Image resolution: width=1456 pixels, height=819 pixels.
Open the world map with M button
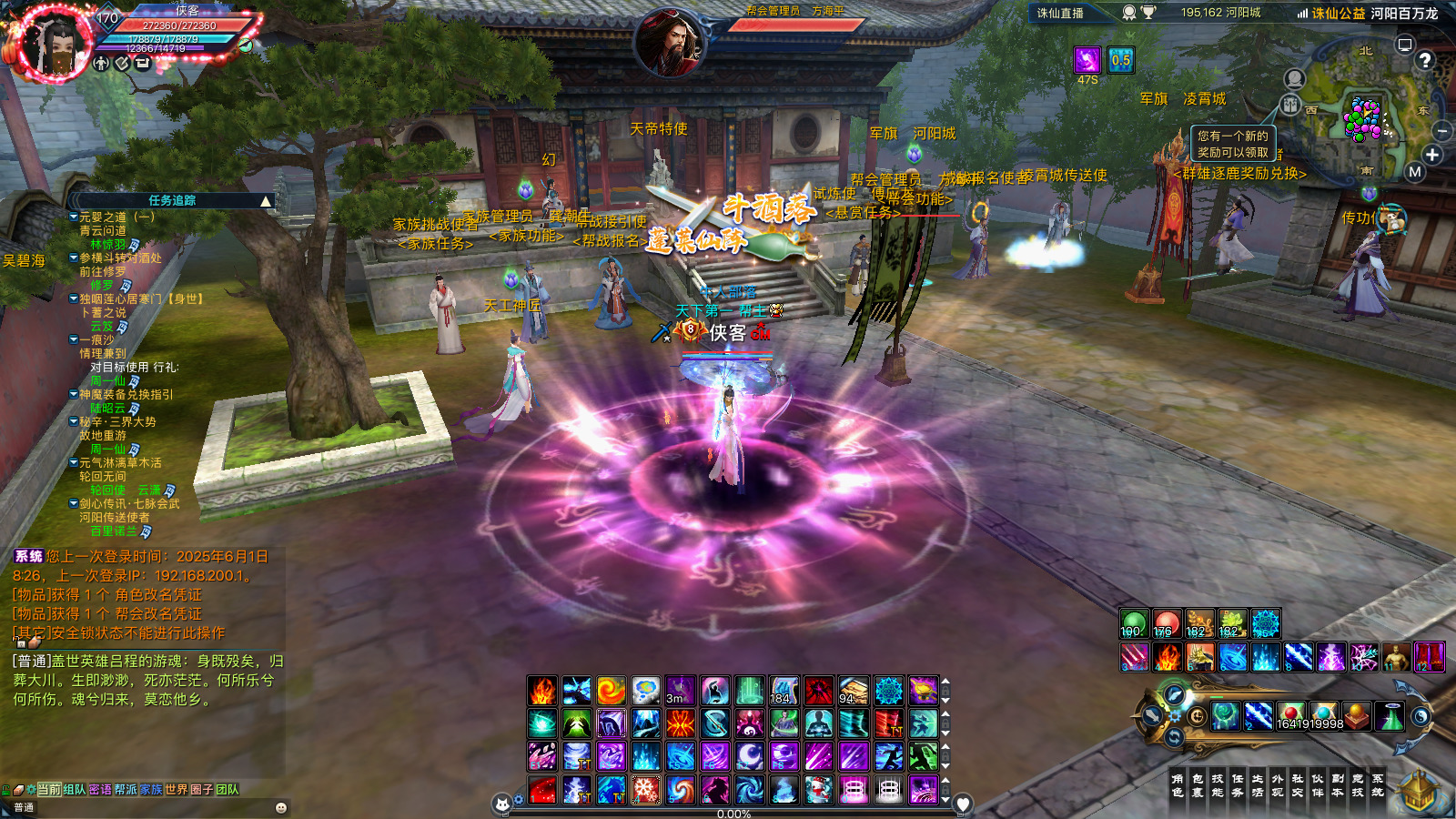pos(1414,172)
